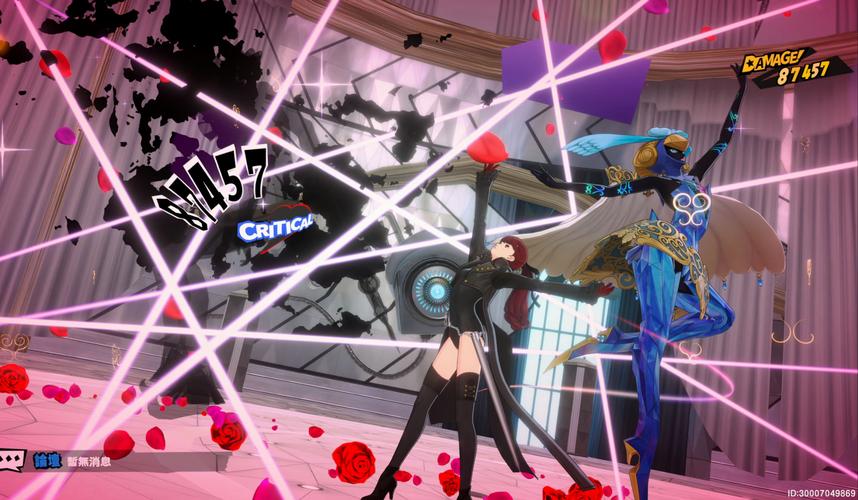858x500 pixels.
Task: Open the chat speech-bubble icon
Action: 13,462
